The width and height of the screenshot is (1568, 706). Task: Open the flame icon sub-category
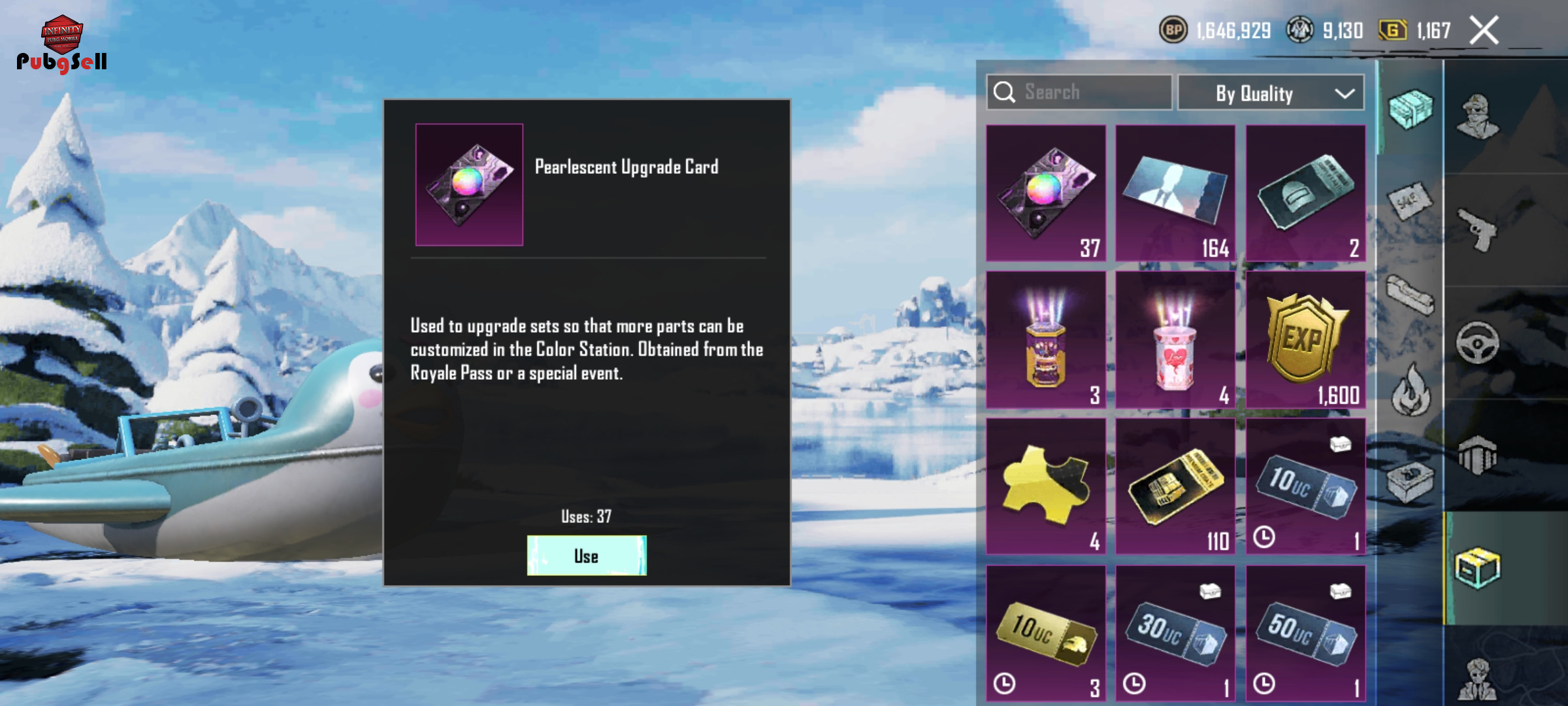click(x=1410, y=390)
